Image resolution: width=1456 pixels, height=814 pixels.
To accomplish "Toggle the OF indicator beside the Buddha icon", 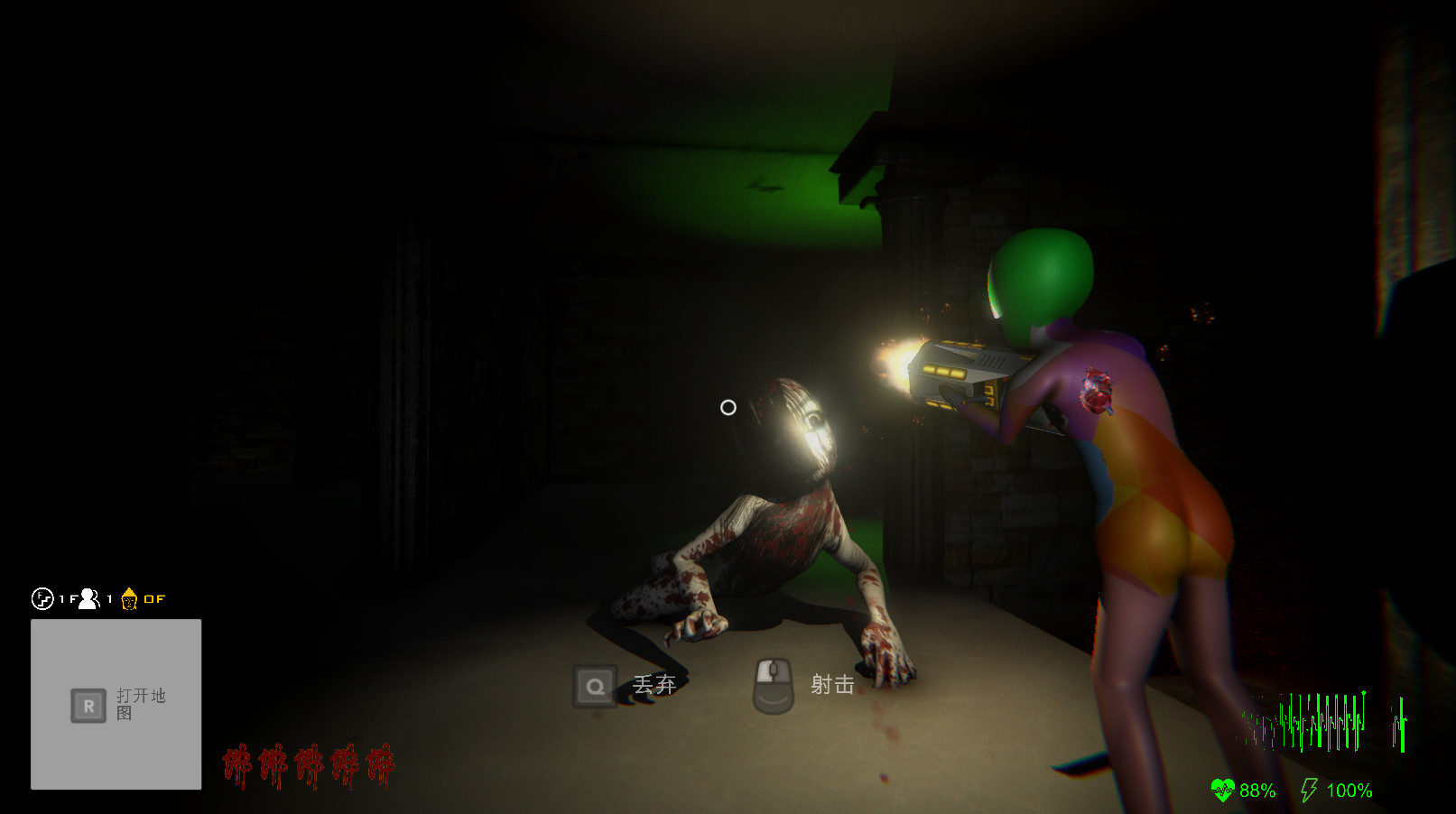I will pos(155,598).
